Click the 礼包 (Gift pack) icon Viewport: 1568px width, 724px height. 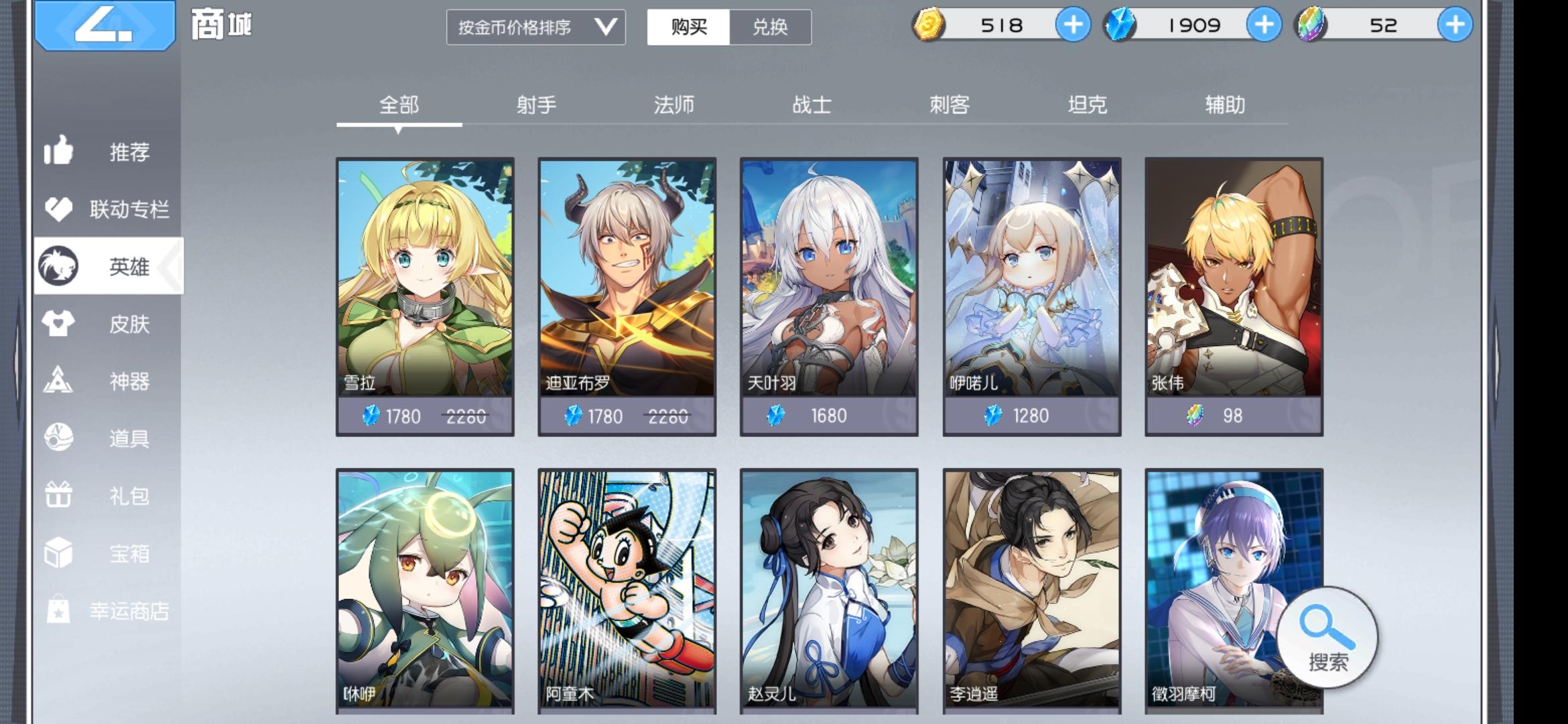[60, 496]
